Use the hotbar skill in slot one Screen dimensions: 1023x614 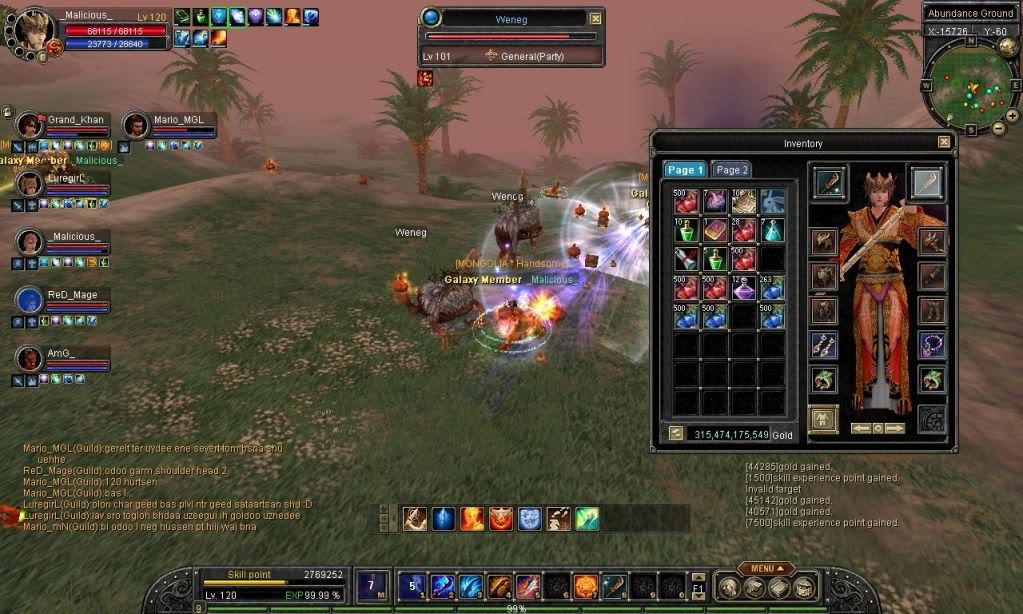414,586
